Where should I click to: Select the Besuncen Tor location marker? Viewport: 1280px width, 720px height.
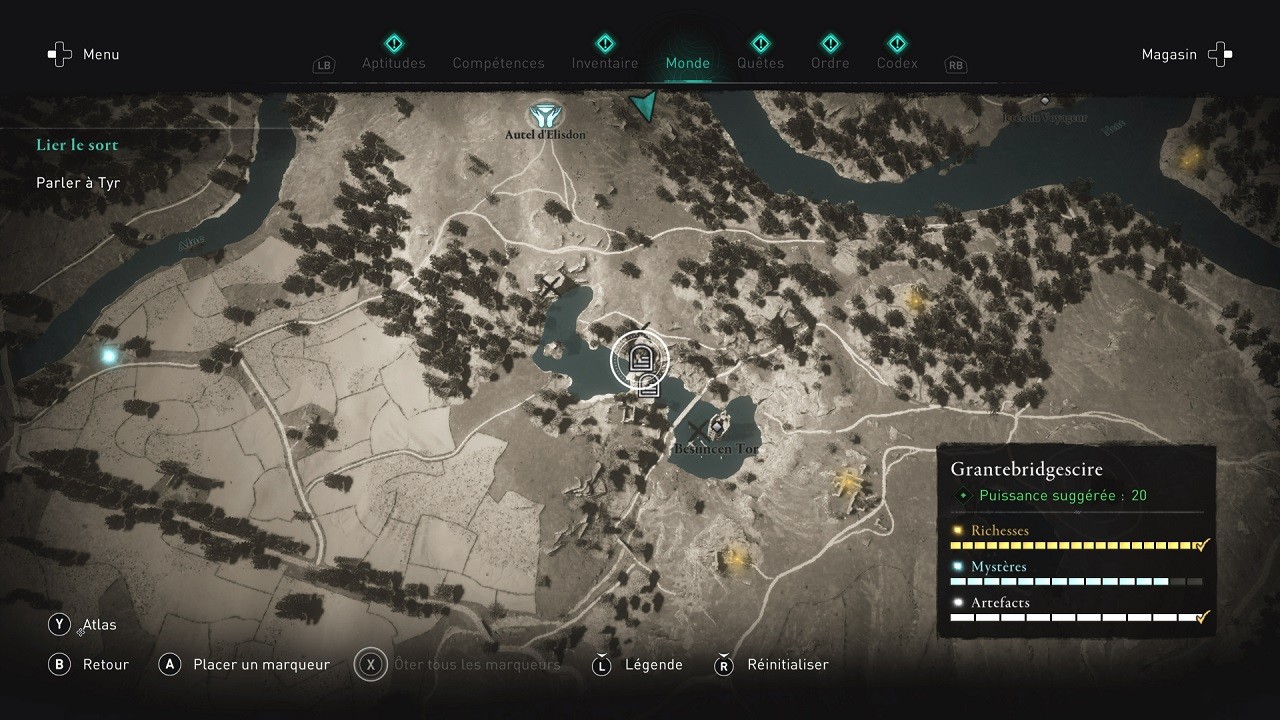click(x=718, y=428)
